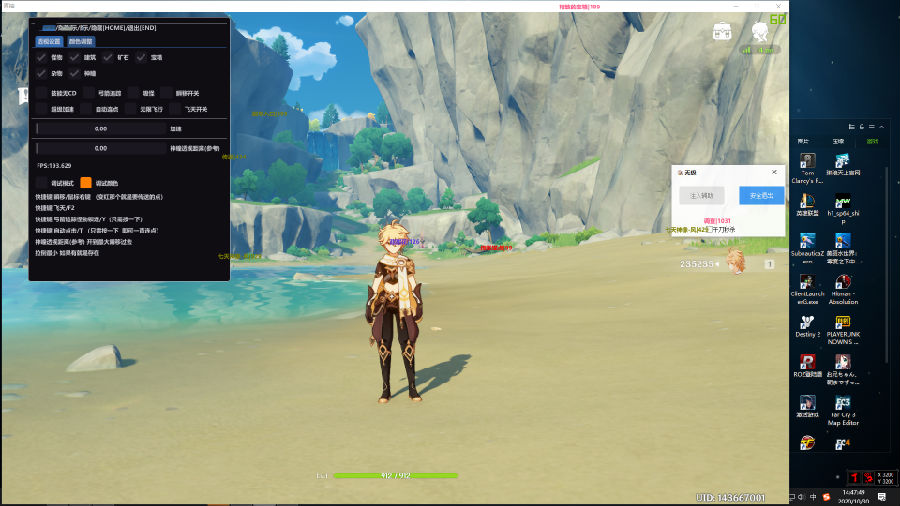This screenshot has width=900, height=506.
Task: Enable the 调试模式 checkbox
Action: [41, 183]
